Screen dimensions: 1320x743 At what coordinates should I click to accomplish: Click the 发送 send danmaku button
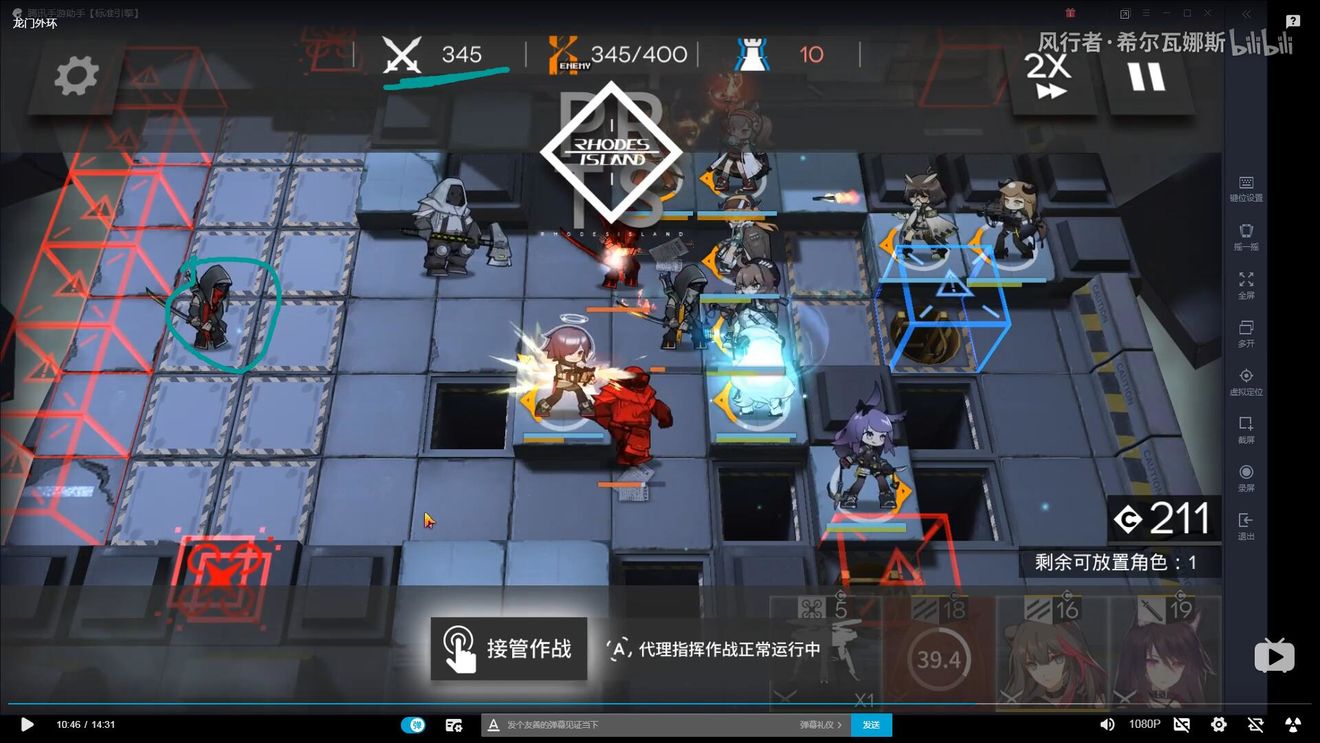pyautogui.click(x=870, y=724)
